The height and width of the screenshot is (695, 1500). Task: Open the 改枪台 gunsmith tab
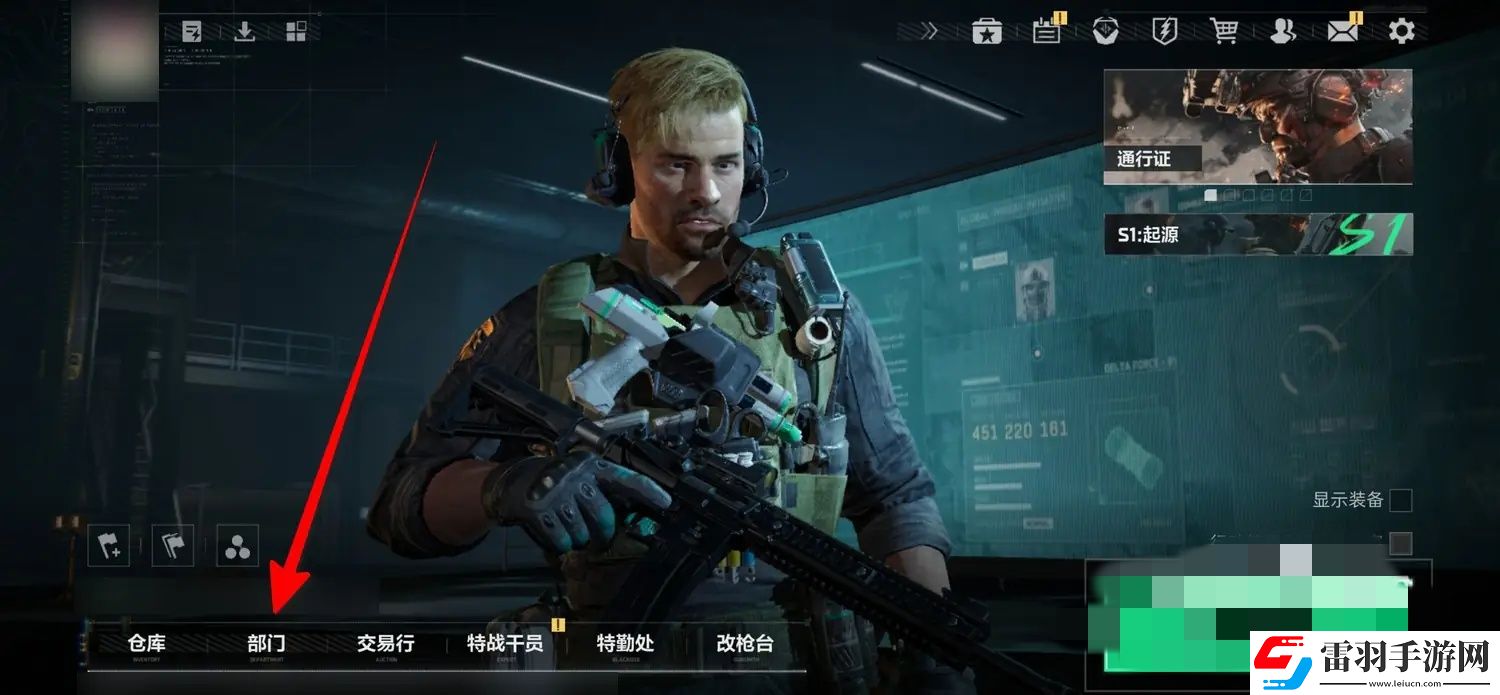pyautogui.click(x=745, y=644)
